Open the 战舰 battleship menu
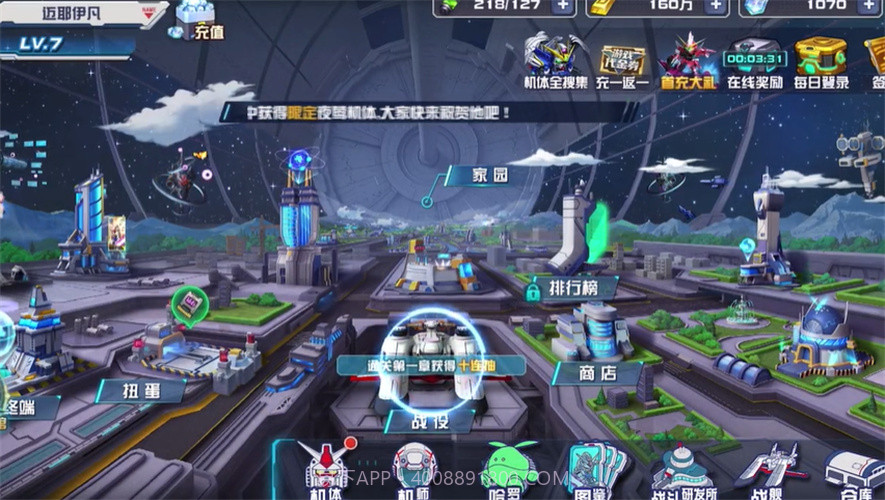 point(766,470)
